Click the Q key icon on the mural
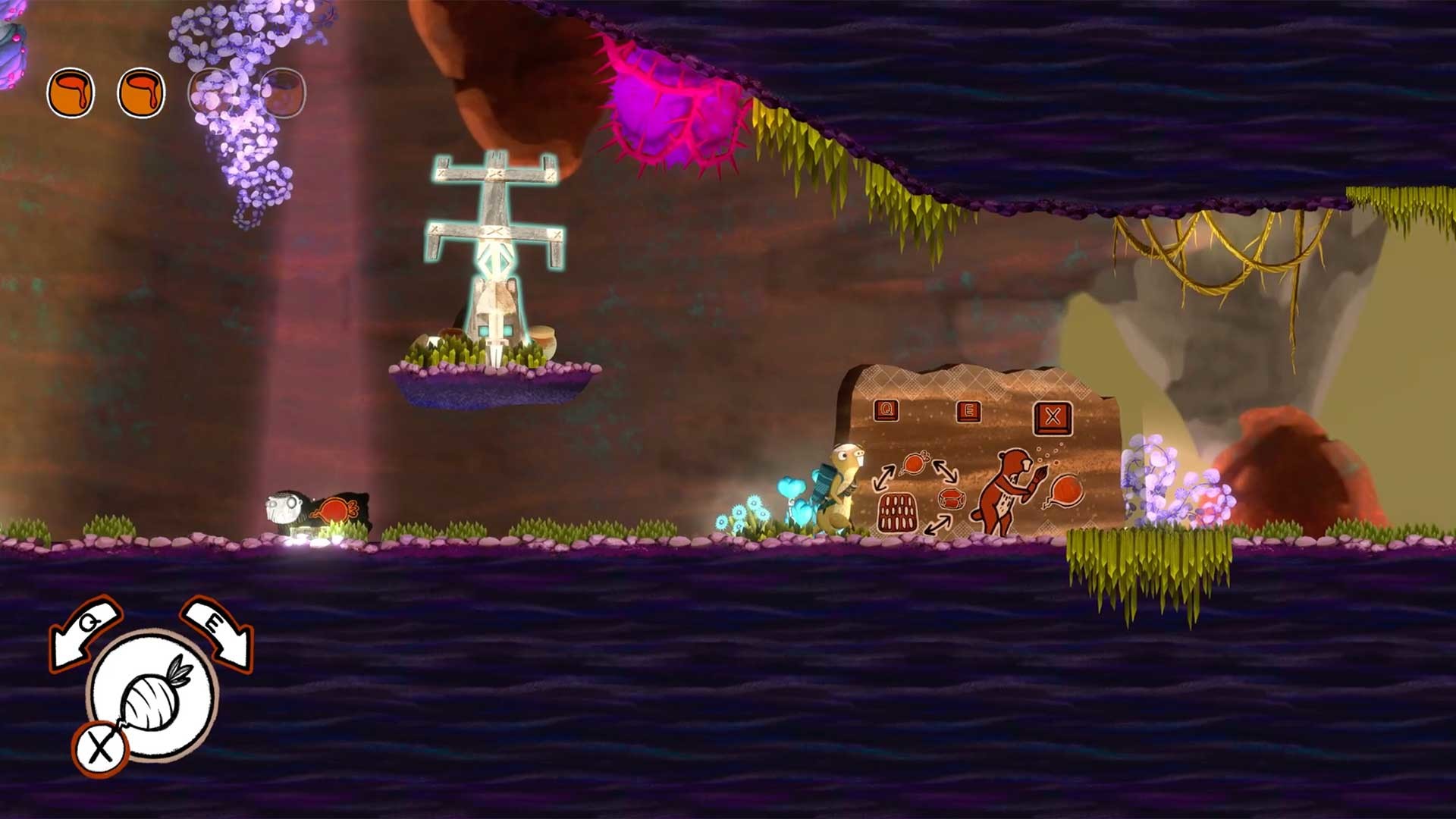 (886, 409)
